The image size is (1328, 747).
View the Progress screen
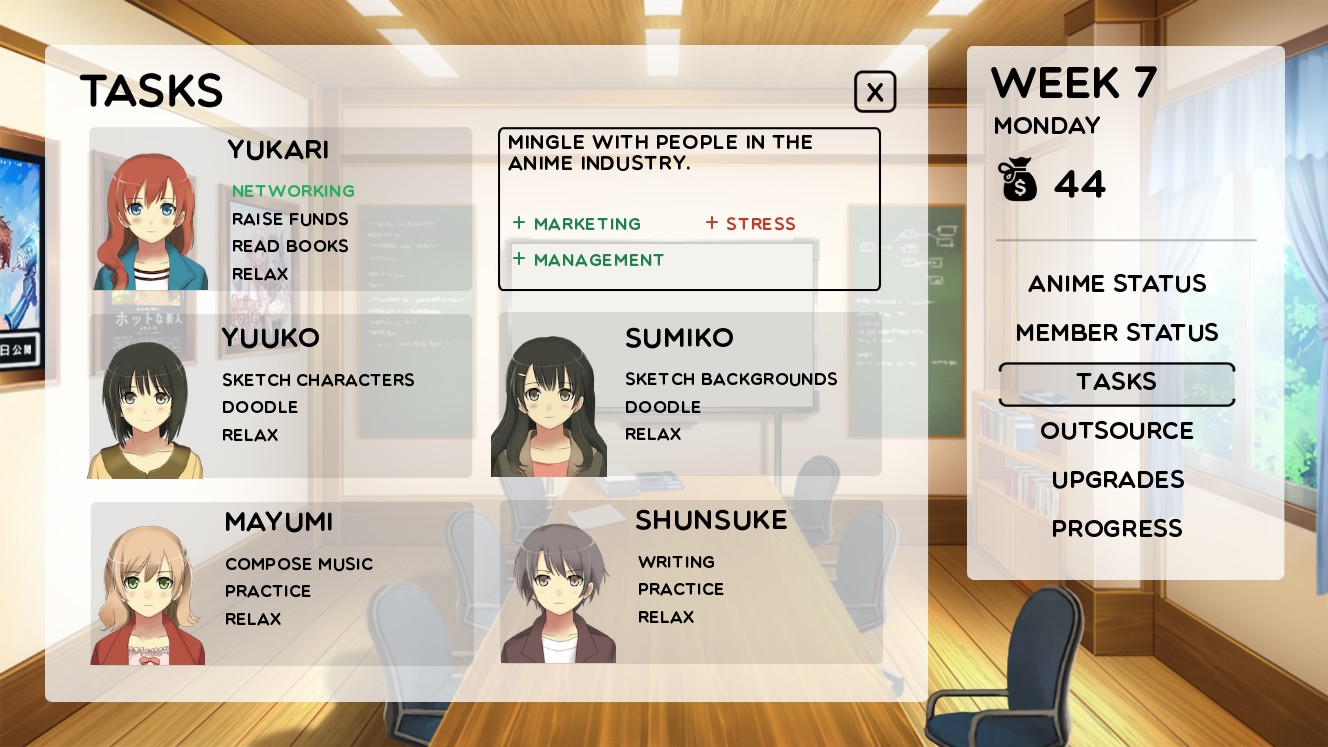(x=1117, y=528)
